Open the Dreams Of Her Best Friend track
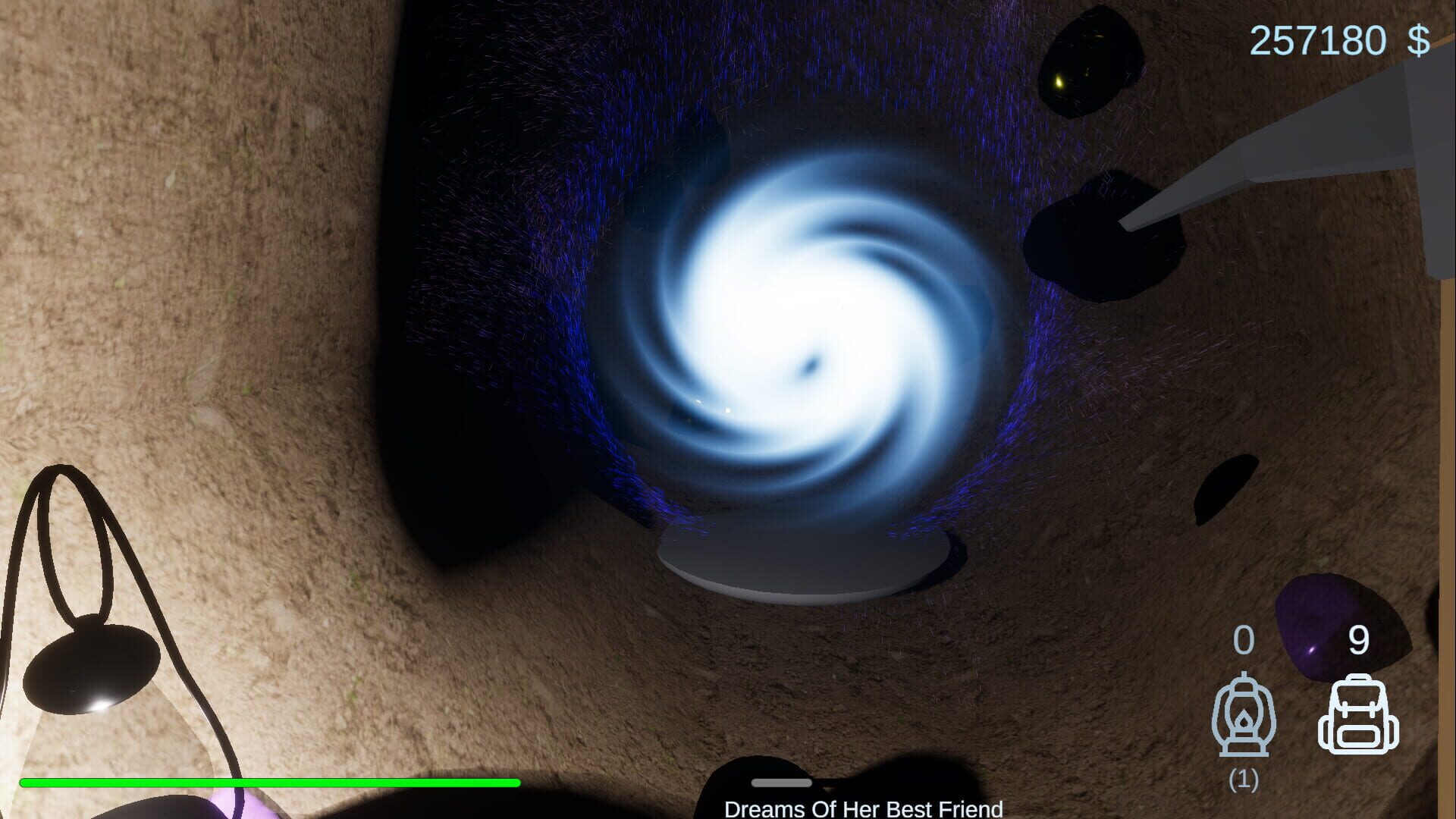 pos(864,810)
